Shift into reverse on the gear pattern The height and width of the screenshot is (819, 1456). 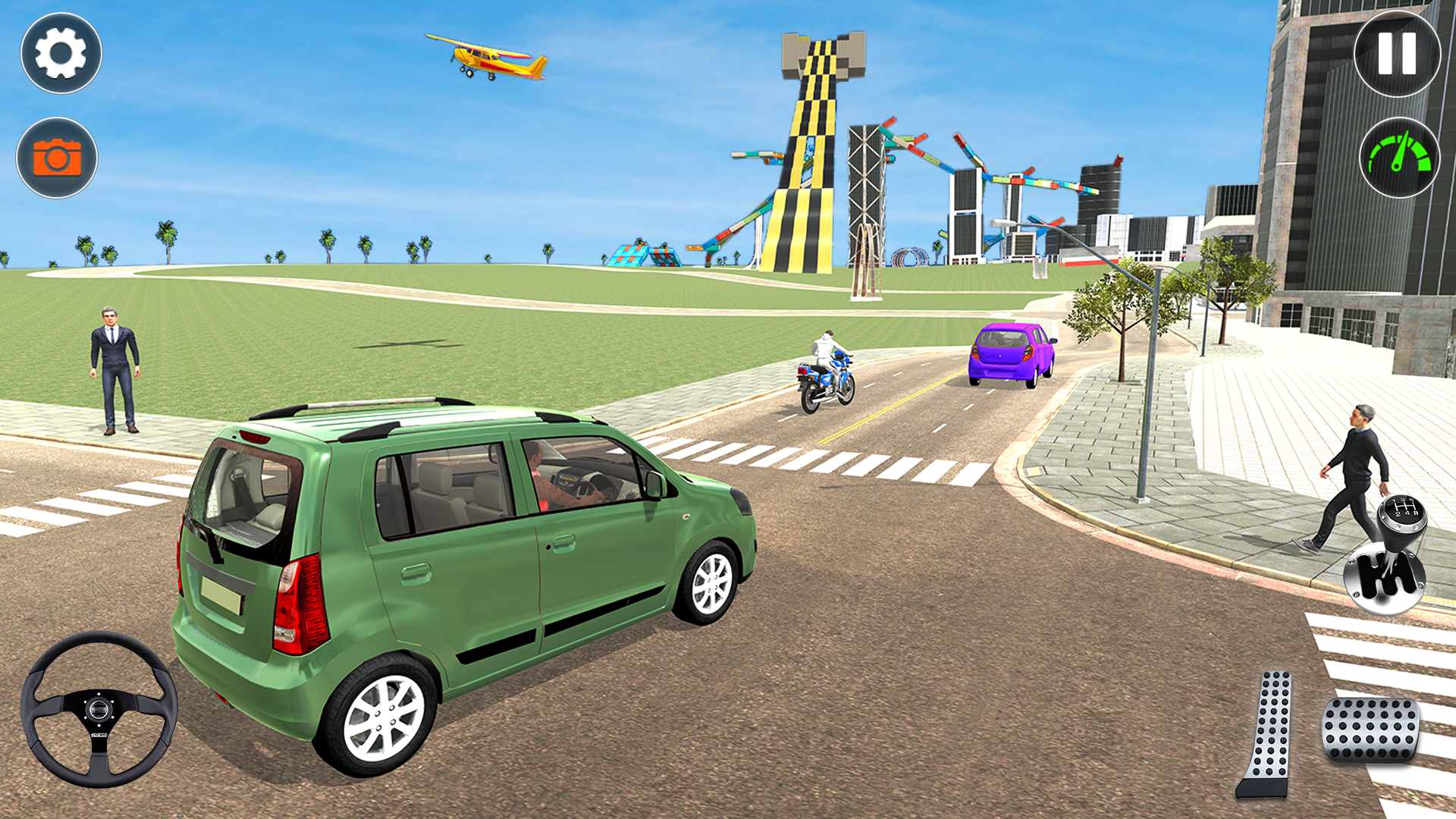[1416, 513]
